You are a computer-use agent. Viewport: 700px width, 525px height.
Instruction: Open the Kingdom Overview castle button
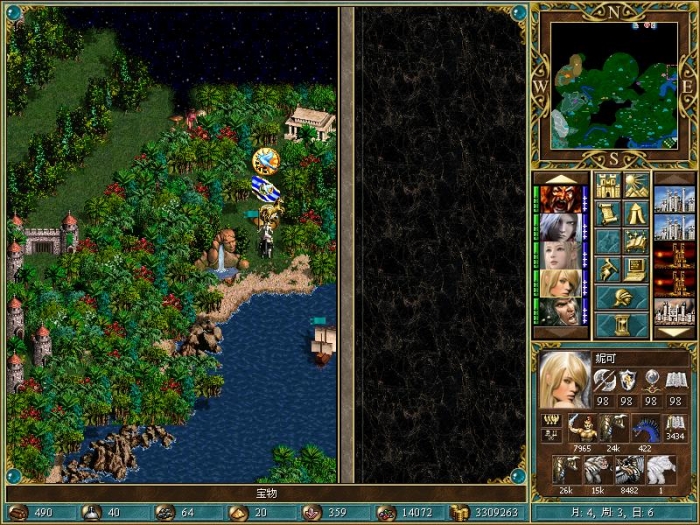pos(607,186)
